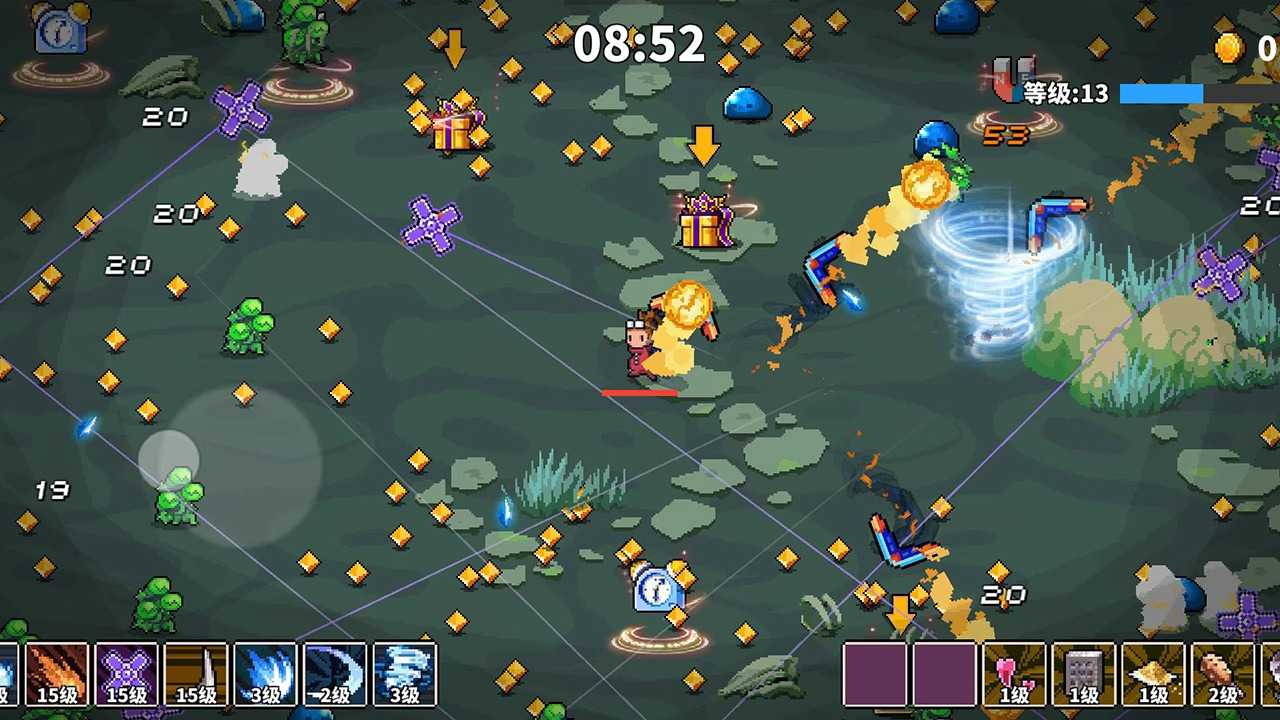This screenshot has width=1280, height=720.
Task: Click the blue level progress bar
Action: point(1160,92)
